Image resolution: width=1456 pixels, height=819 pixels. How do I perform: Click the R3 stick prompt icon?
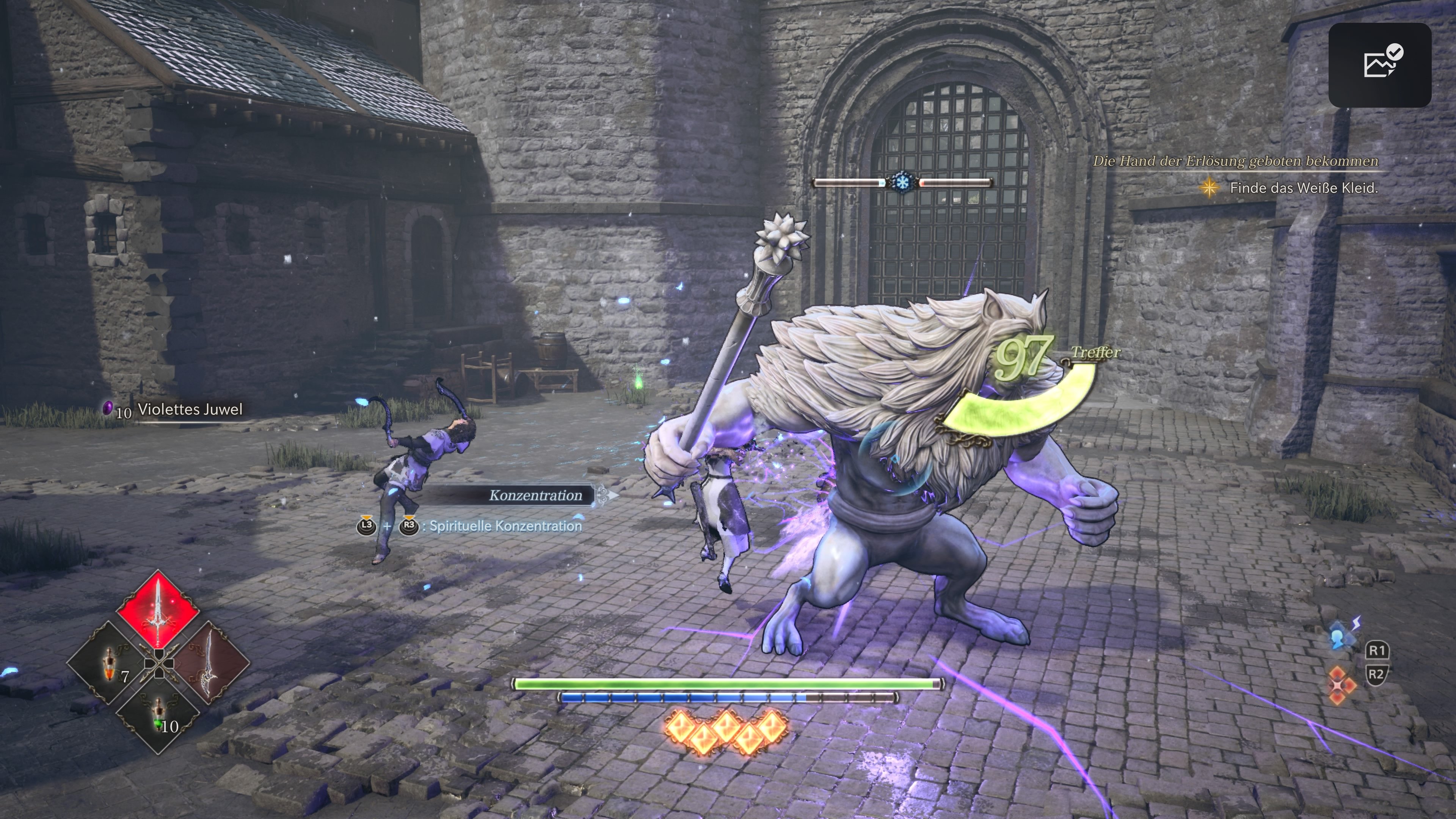pyautogui.click(x=410, y=526)
